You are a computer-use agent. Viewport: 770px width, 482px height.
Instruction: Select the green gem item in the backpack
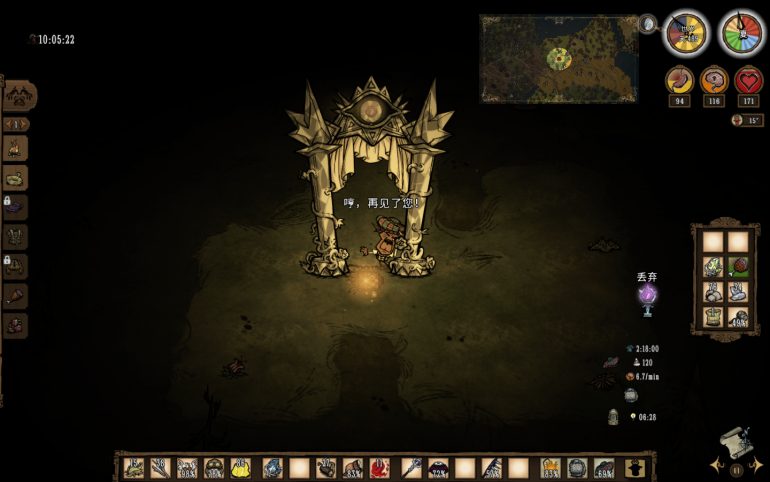tap(712, 267)
